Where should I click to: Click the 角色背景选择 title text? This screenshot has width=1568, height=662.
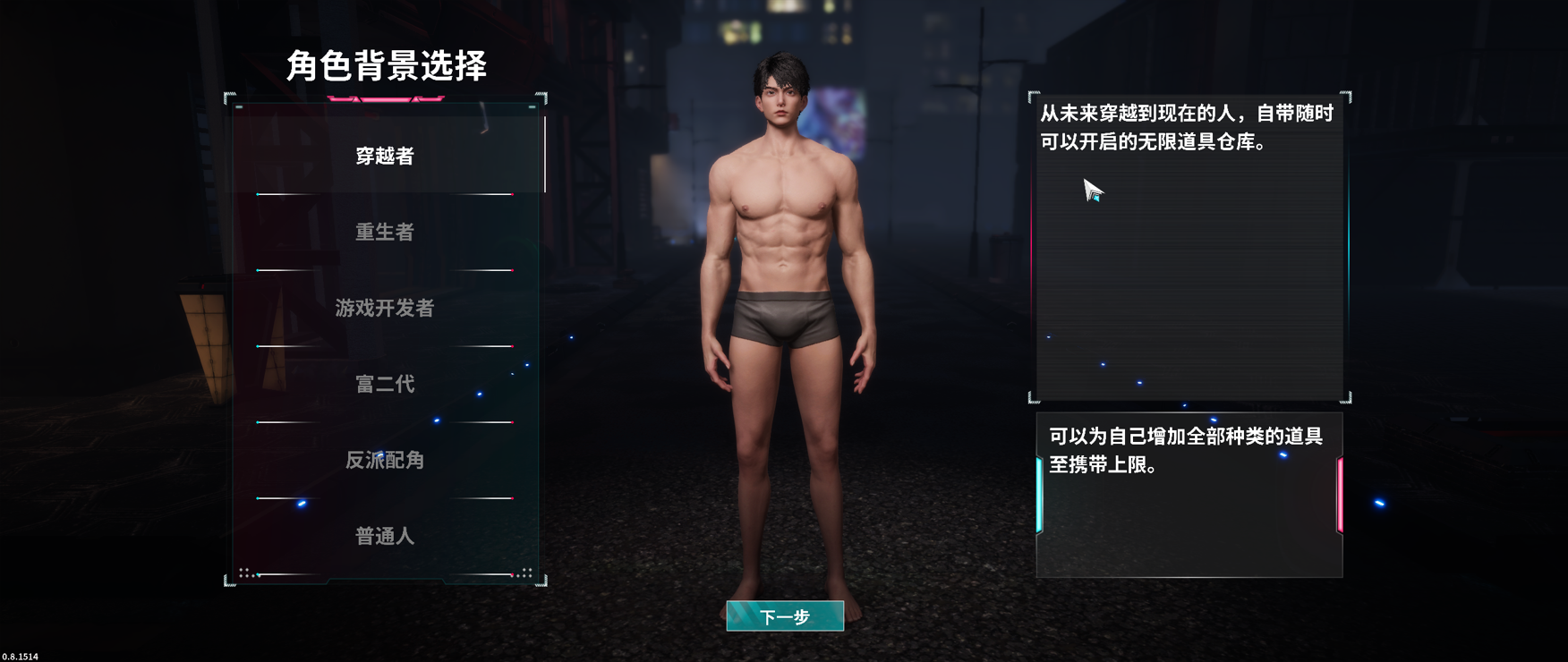pyautogui.click(x=387, y=65)
